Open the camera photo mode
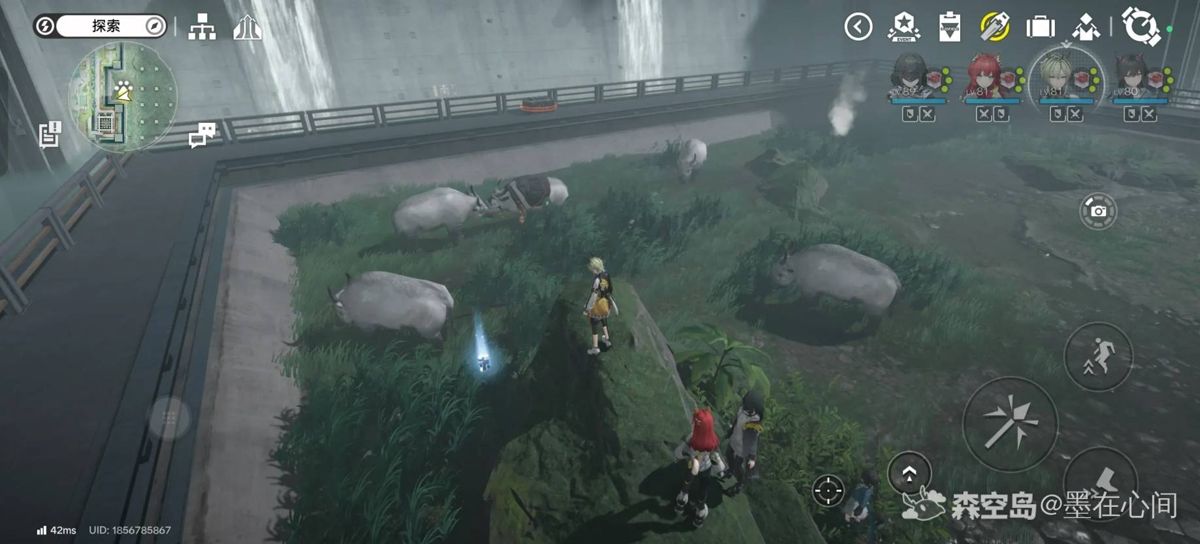 coord(1098,211)
